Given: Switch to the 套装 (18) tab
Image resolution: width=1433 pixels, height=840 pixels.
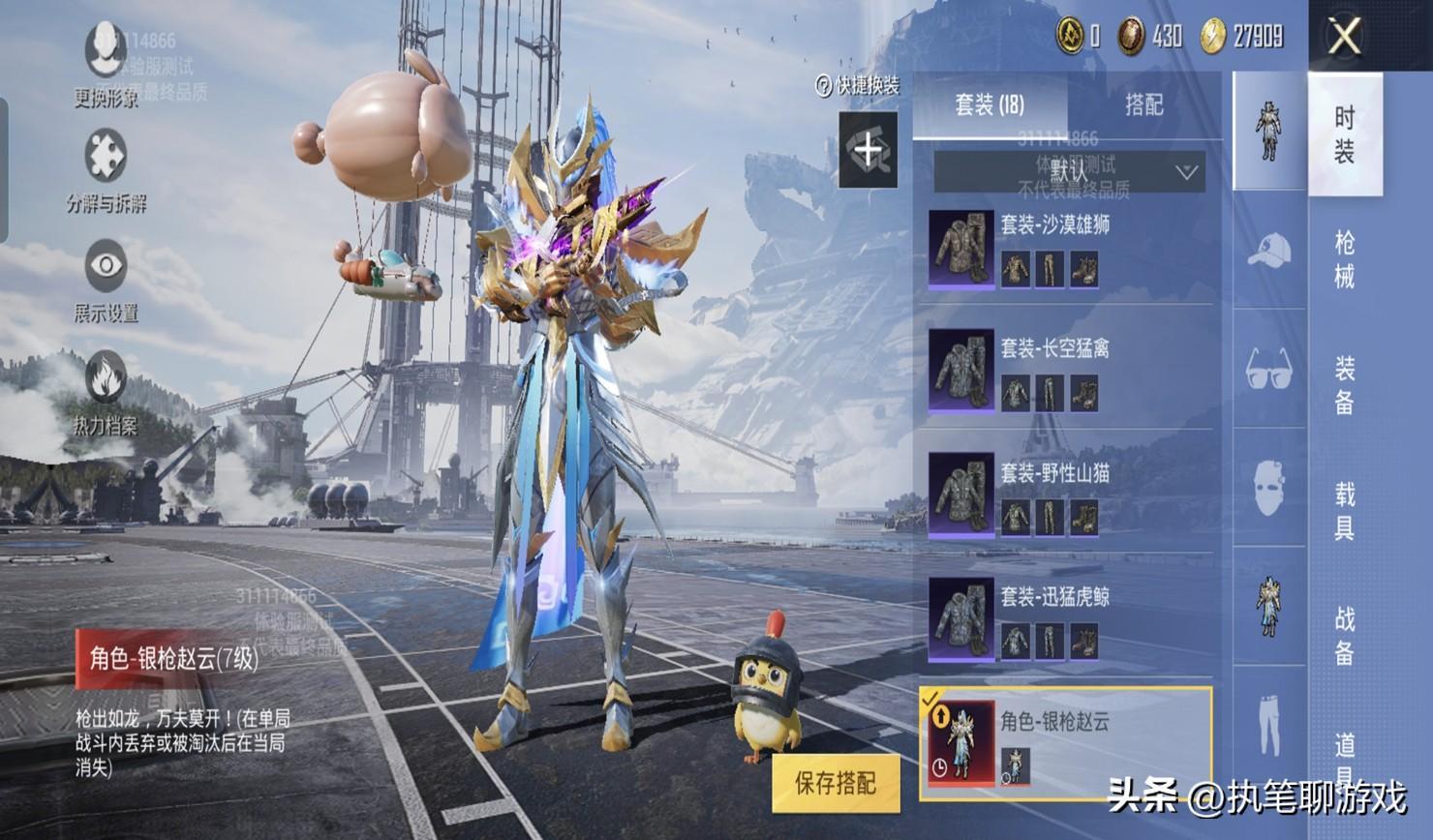Looking at the screenshot, I should click(990, 105).
